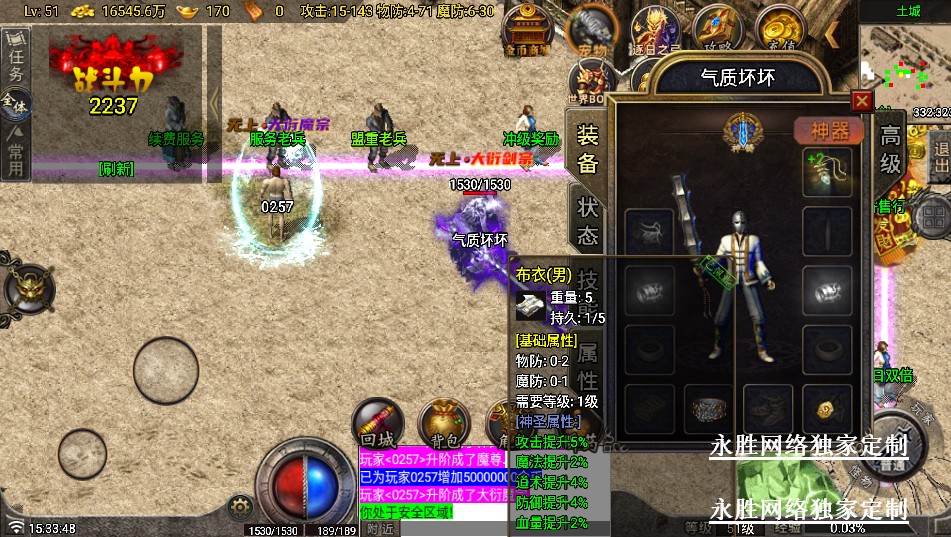
Task: Open the gear settings button
Action: pyautogui.click(x=238, y=506)
